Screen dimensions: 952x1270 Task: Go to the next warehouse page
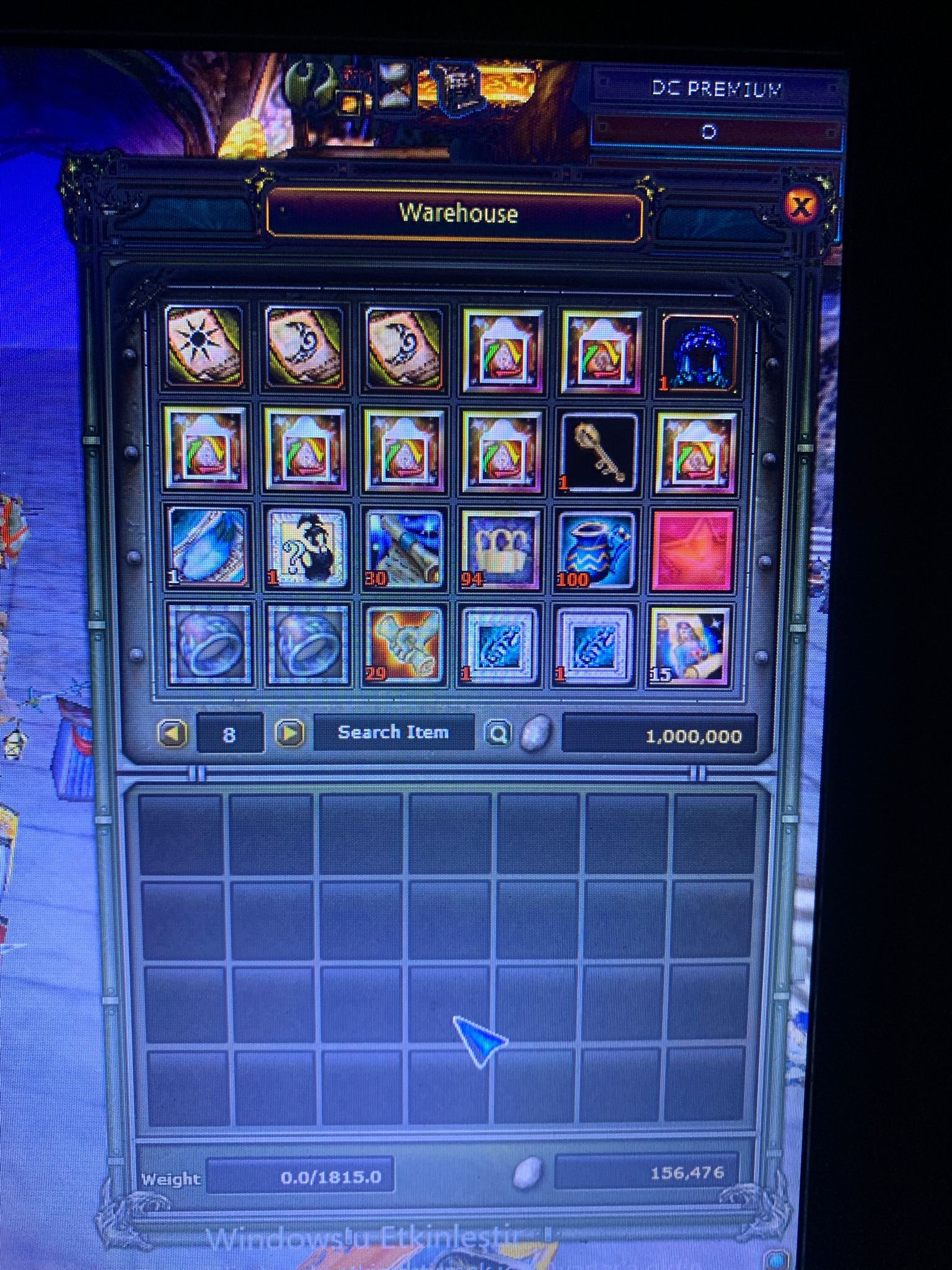[289, 734]
